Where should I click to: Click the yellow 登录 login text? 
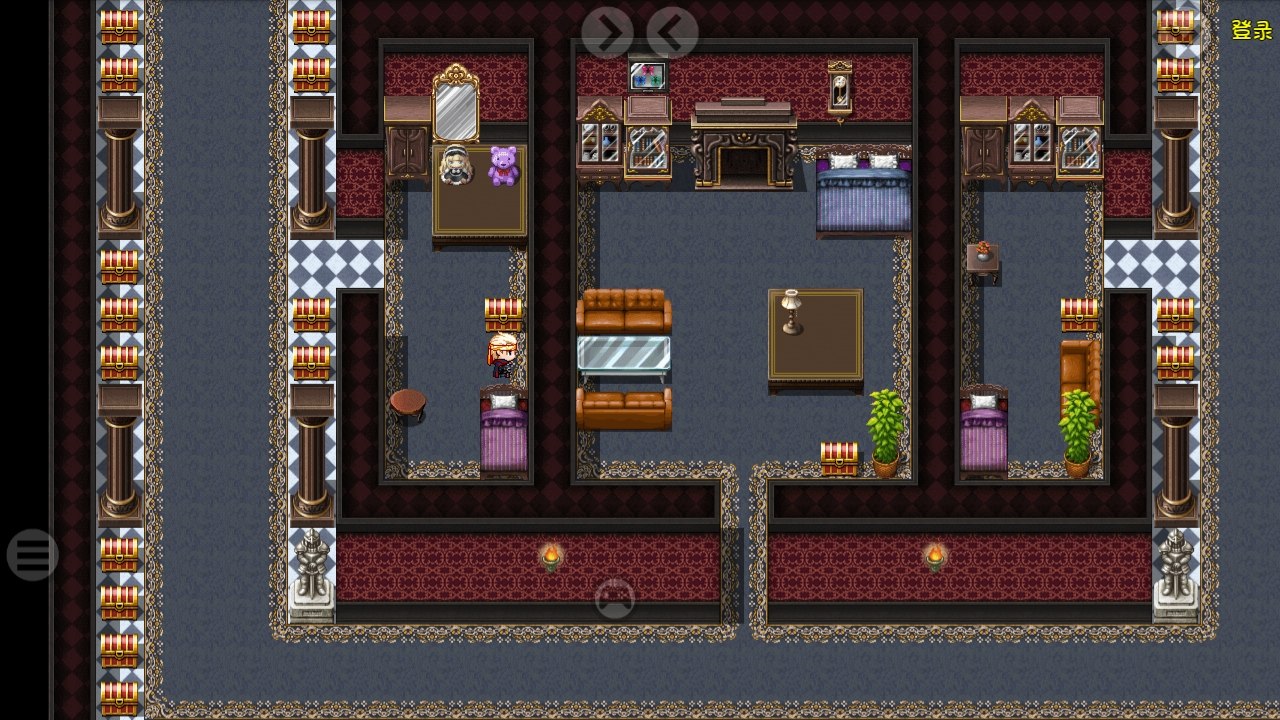tap(1251, 30)
